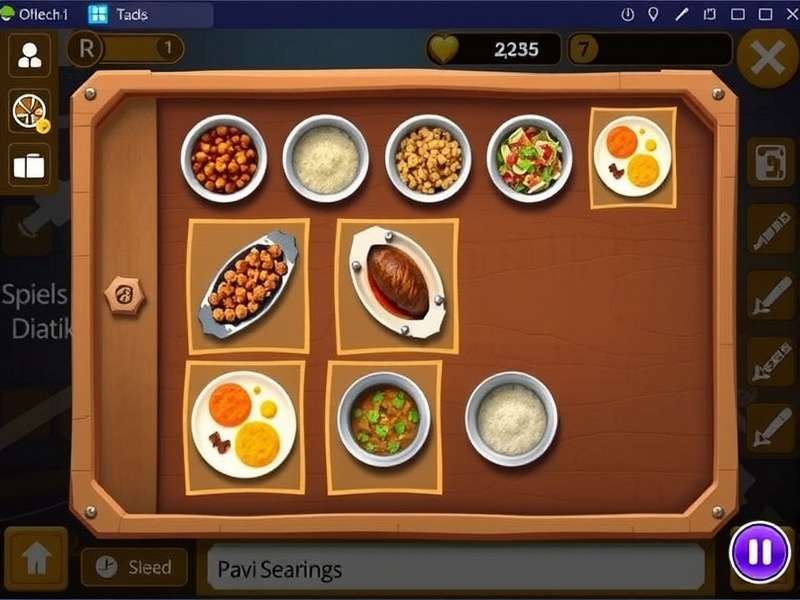Select the fried nuggets platter
800x600 pixels.
point(248,285)
